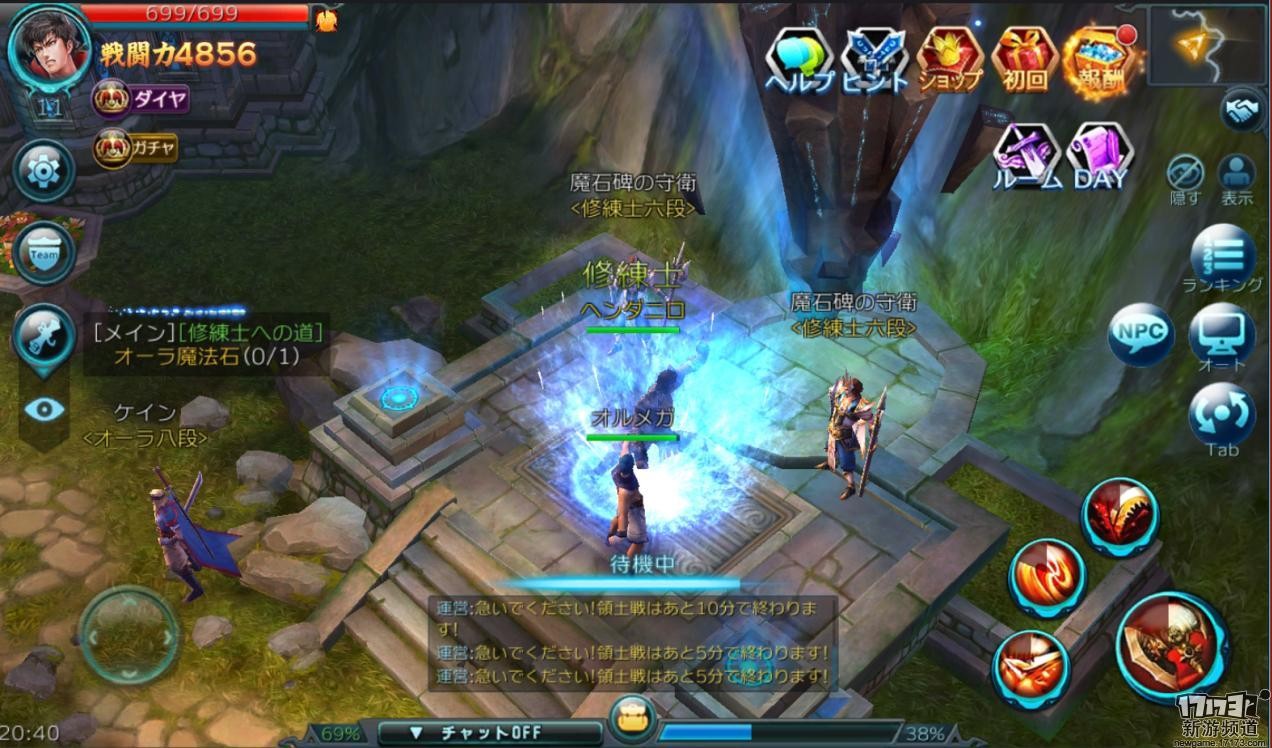This screenshot has height=748, width=1272.
Task: Claim rewards from the 報酬 icon
Action: (1099, 60)
